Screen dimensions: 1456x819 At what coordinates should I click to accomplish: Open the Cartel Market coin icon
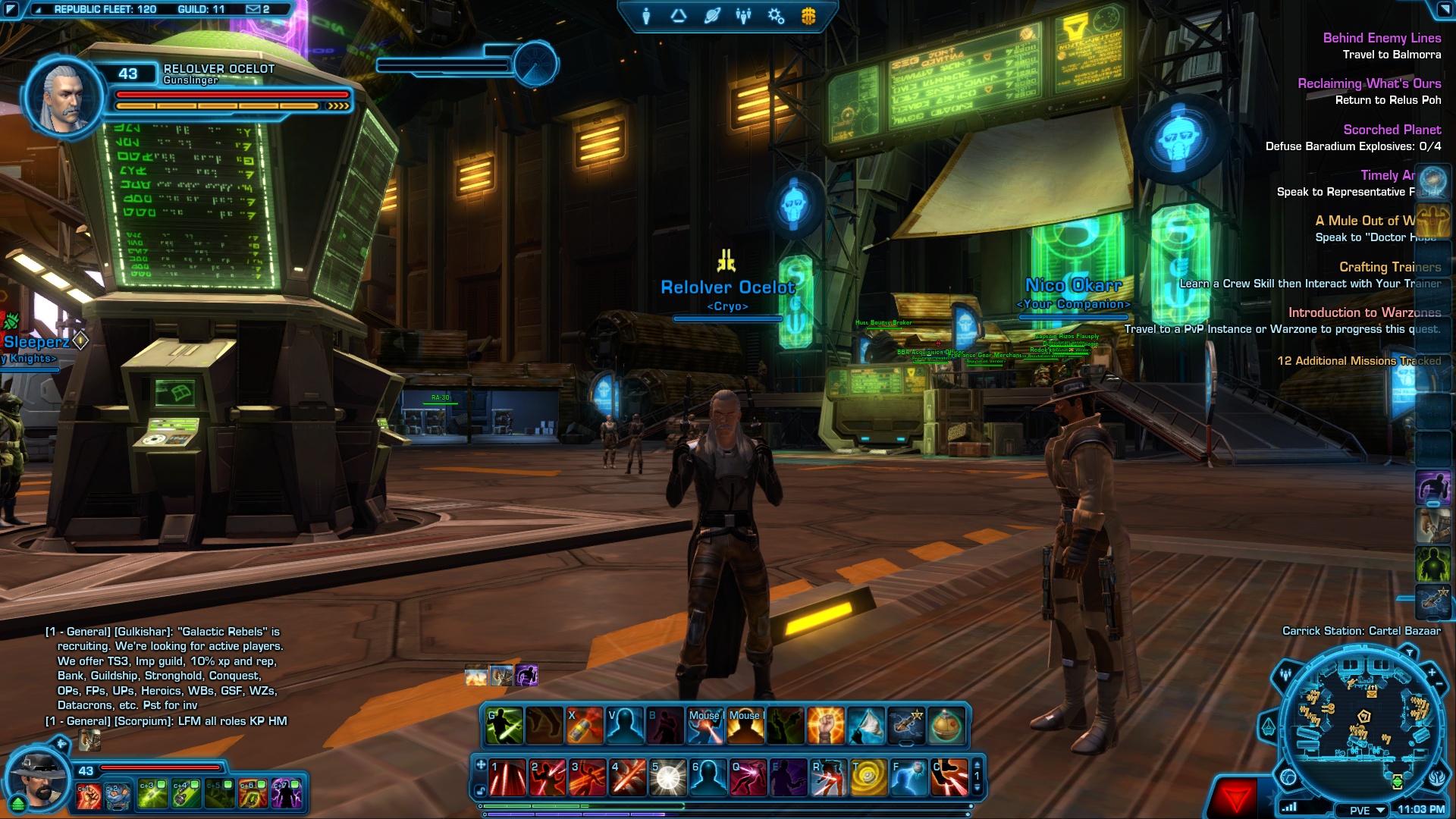pyautogui.click(x=808, y=16)
